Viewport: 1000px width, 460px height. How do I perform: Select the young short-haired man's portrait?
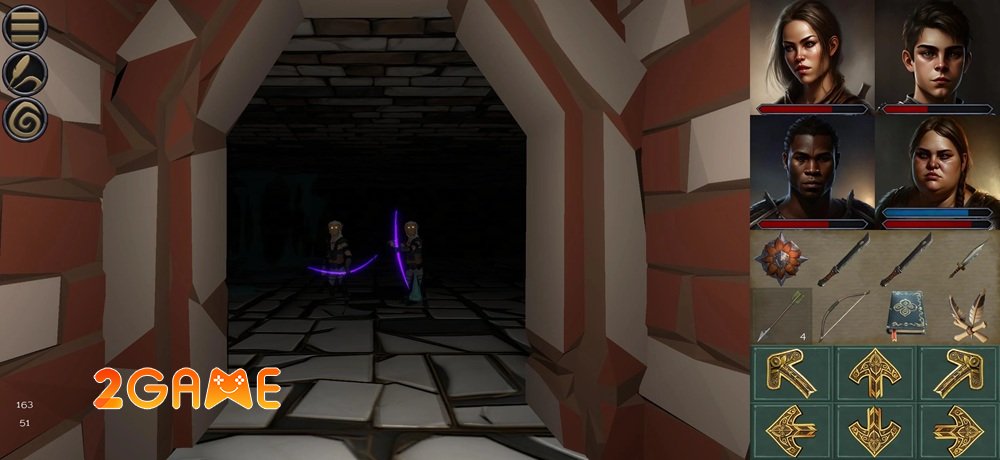tap(937, 50)
